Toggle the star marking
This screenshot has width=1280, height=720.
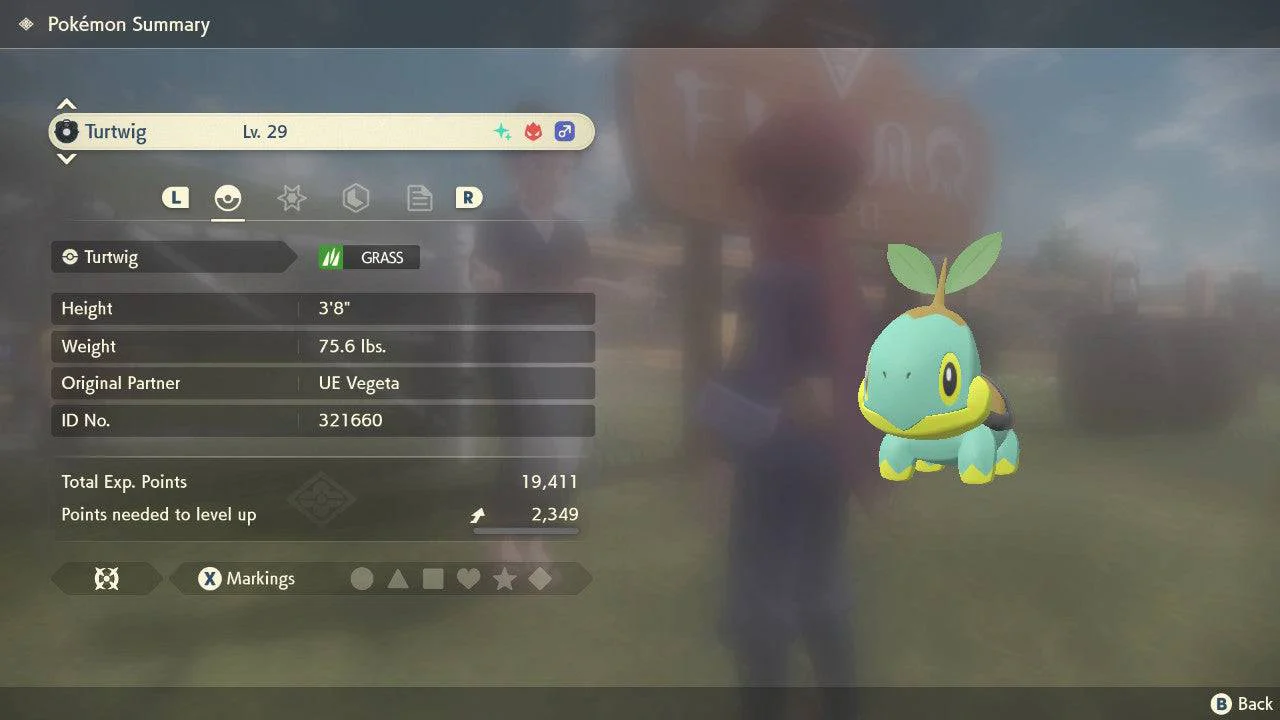(x=504, y=578)
